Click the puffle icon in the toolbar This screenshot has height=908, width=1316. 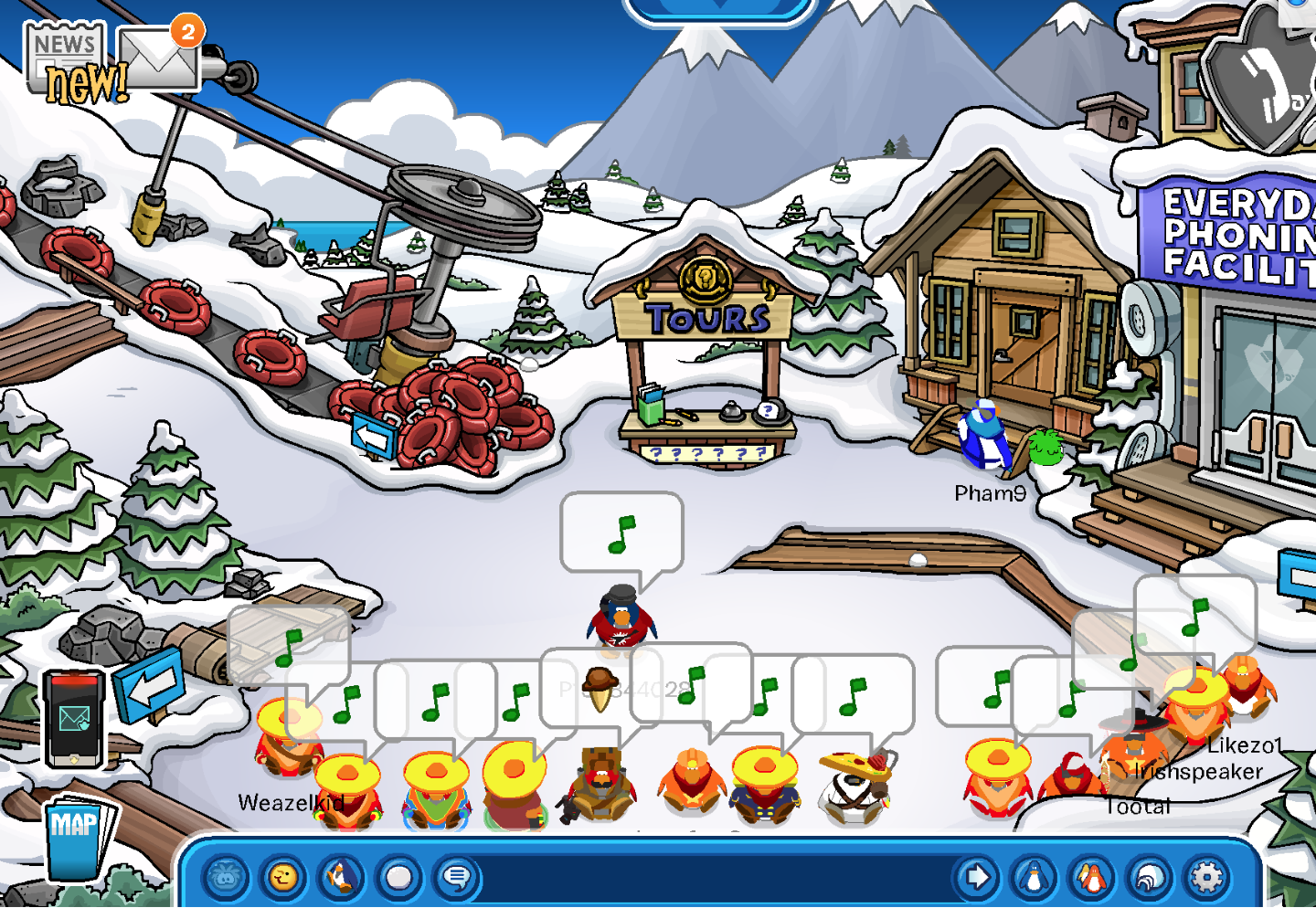click(x=226, y=879)
